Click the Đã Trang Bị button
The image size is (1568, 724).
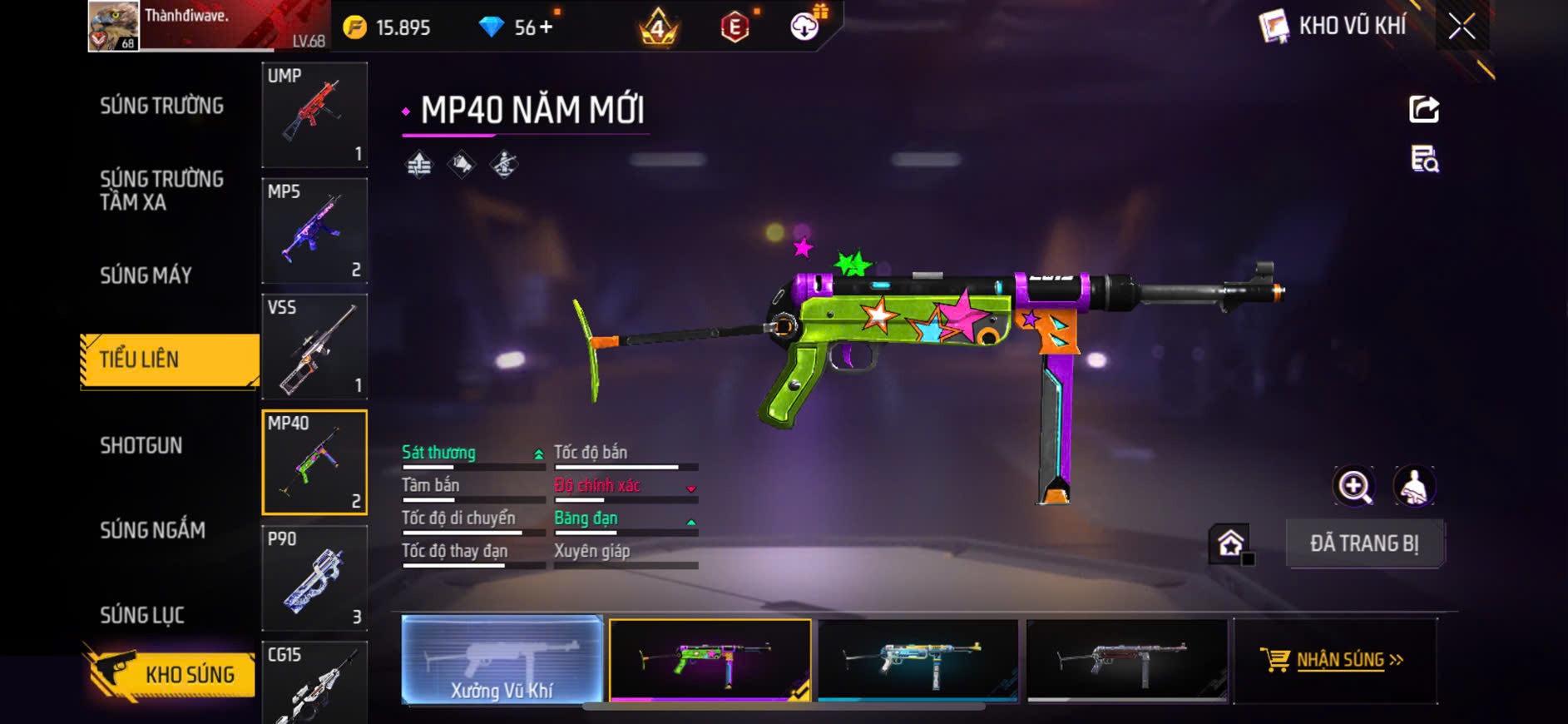[x=1364, y=543]
